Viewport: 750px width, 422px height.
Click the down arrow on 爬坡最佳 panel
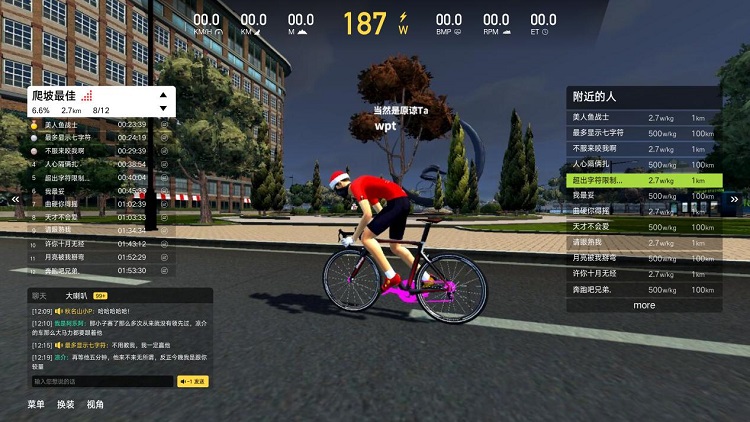click(x=163, y=108)
